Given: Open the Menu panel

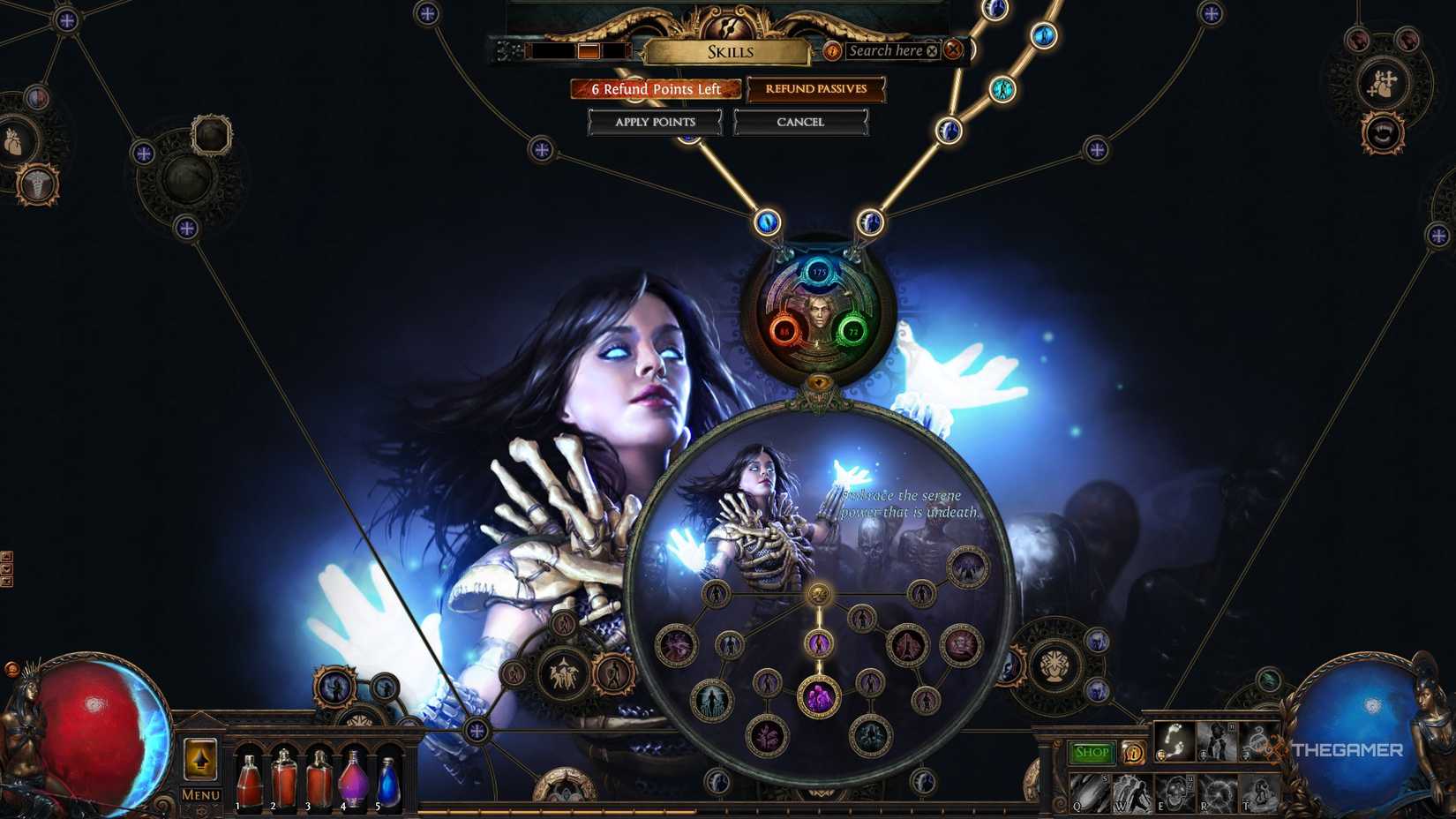Looking at the screenshot, I should tap(200, 794).
